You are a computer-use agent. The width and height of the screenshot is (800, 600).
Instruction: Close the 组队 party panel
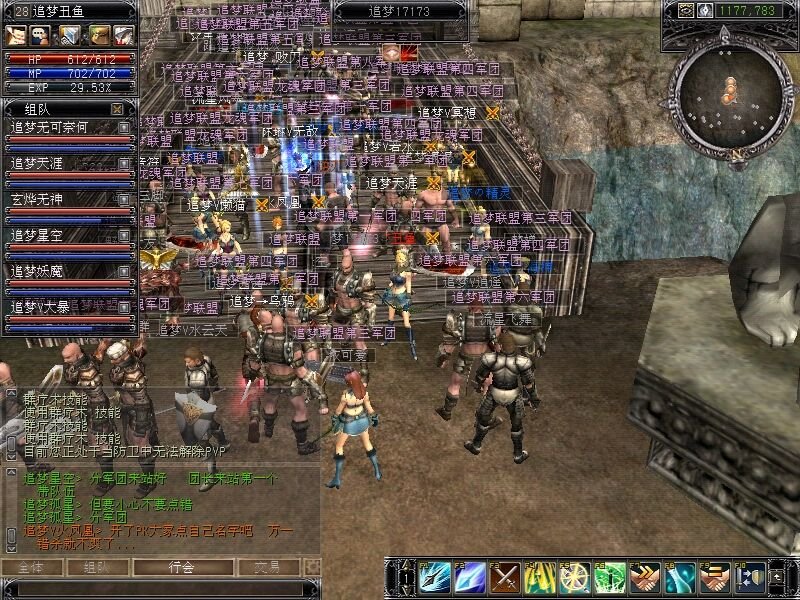118,108
